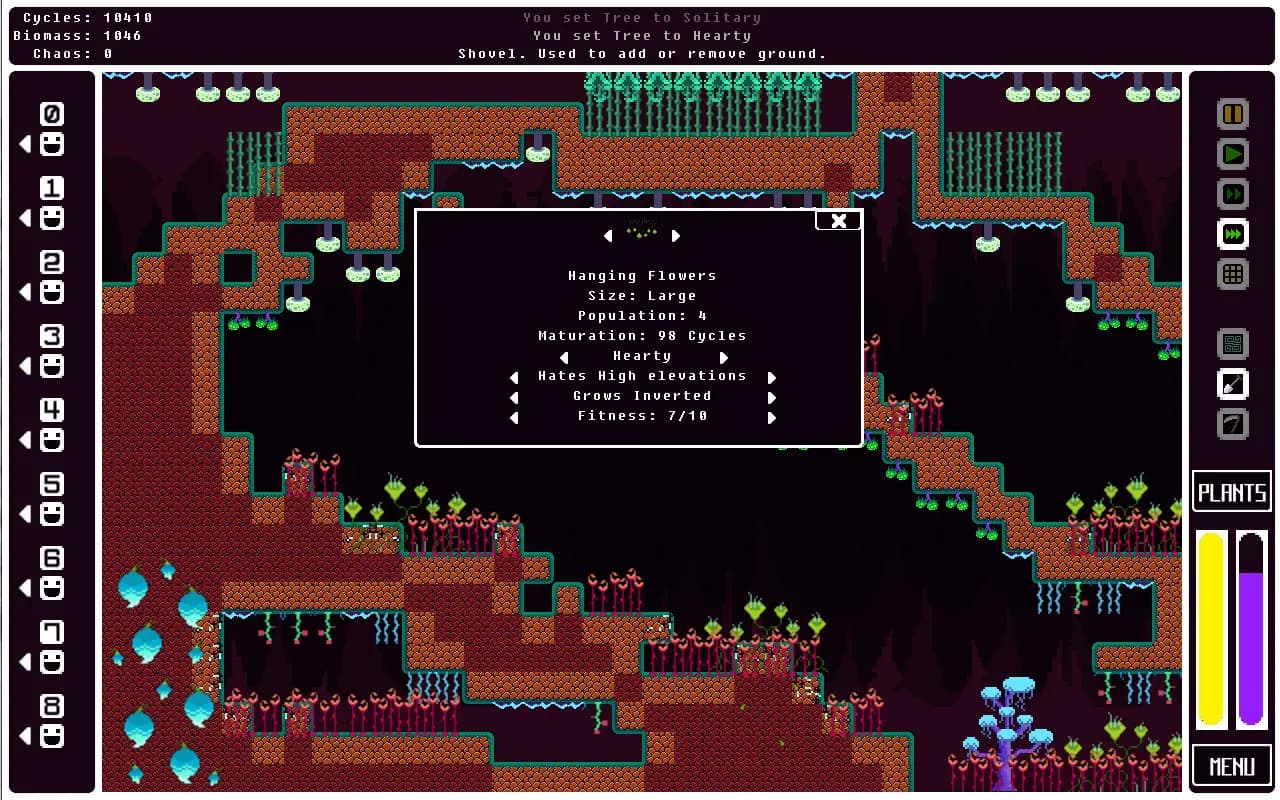Show the previous plant species with the top left arrow
Screen dimensions: 1280x800
607,236
